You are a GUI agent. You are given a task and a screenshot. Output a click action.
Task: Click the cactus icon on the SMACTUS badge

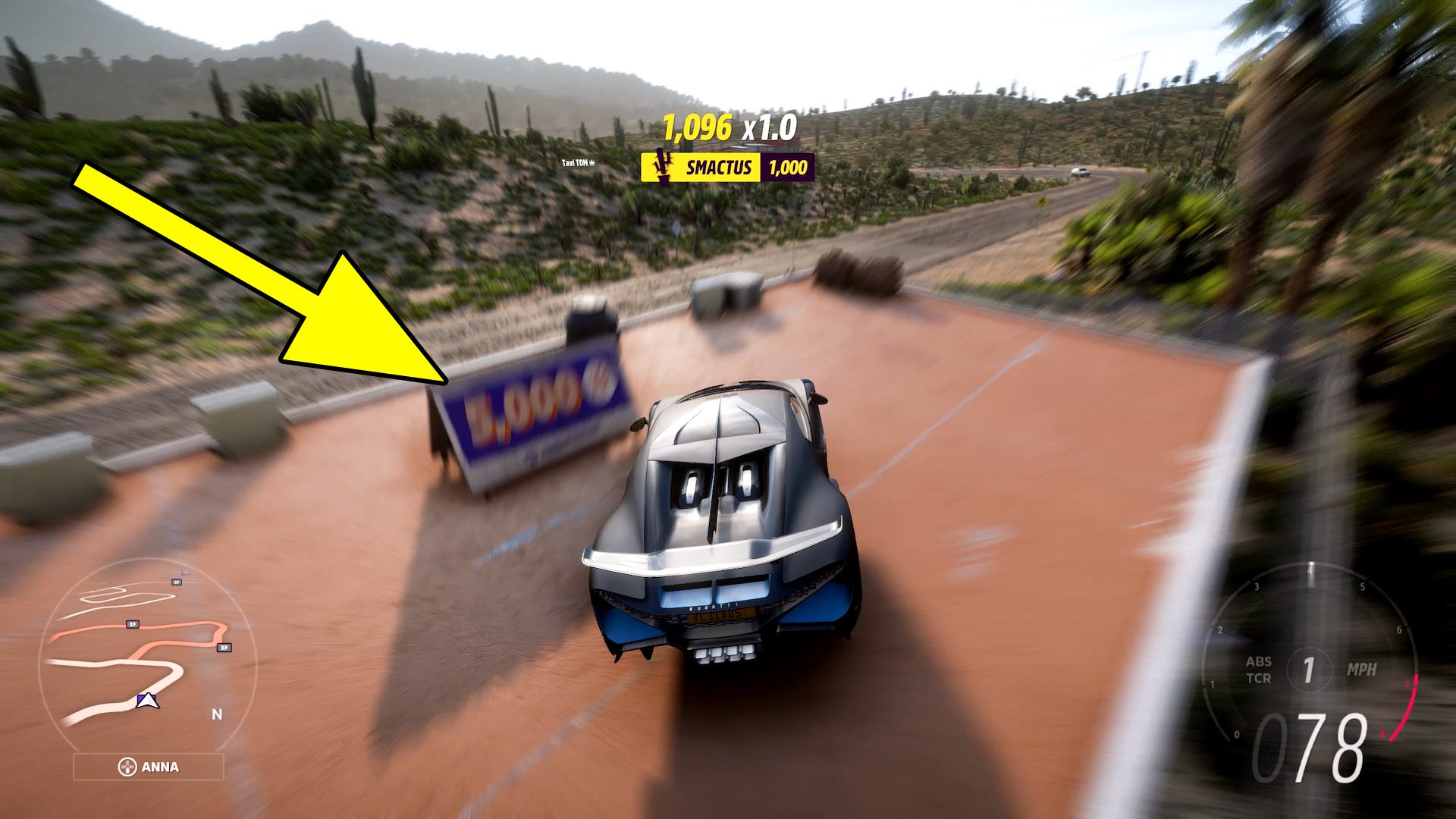(x=662, y=168)
